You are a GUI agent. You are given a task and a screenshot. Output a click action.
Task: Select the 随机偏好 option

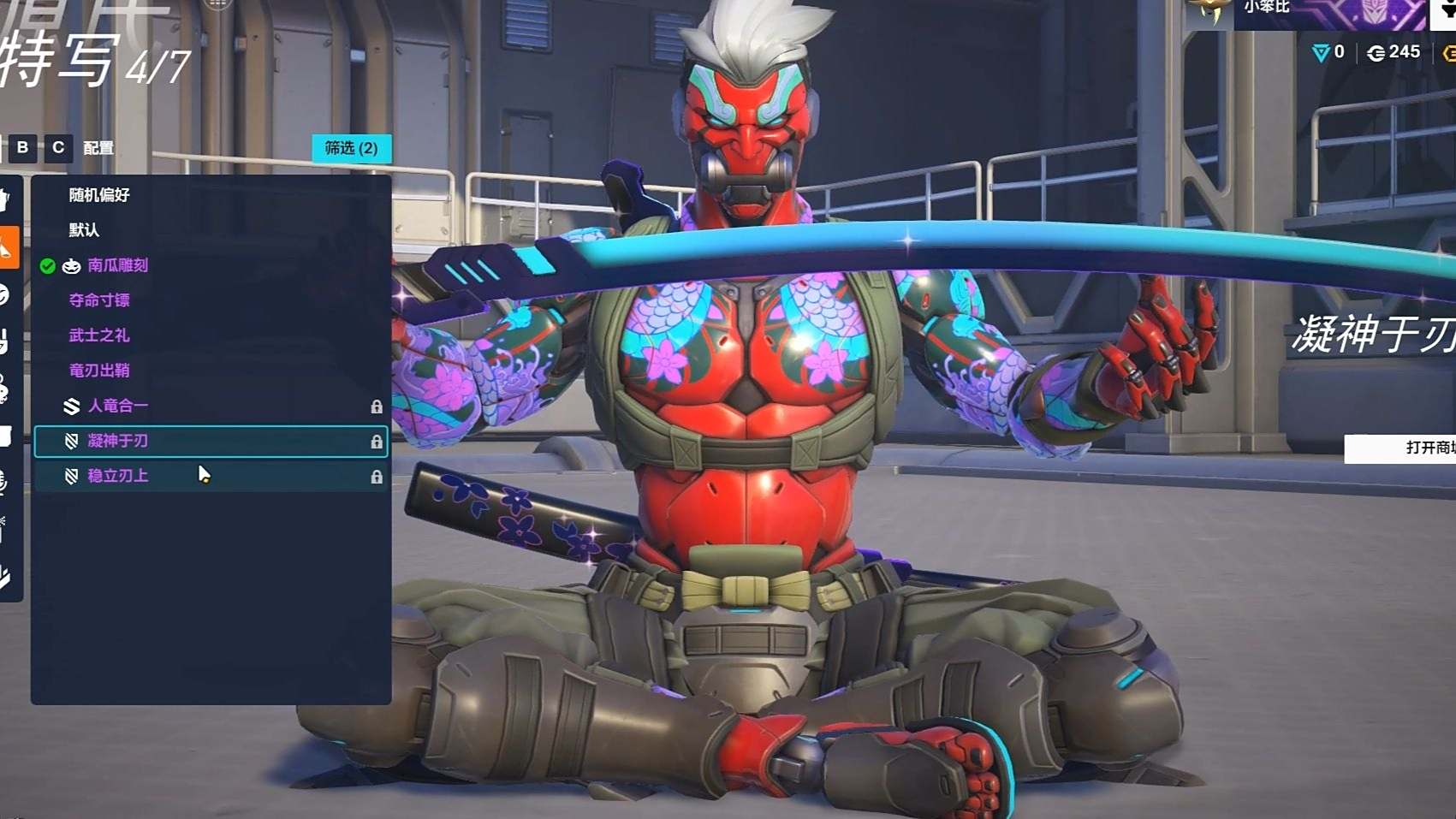[x=99, y=195]
